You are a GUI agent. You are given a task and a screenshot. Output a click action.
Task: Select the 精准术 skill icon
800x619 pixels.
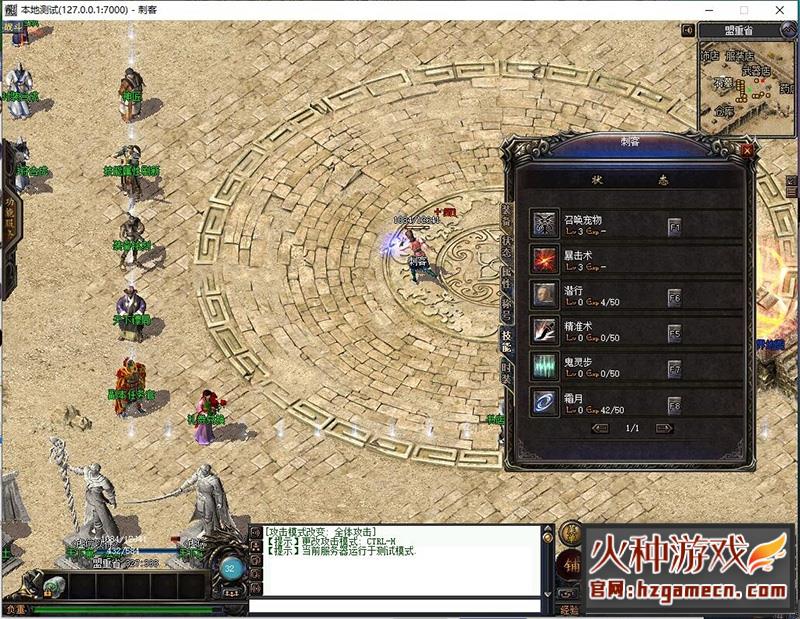545,330
